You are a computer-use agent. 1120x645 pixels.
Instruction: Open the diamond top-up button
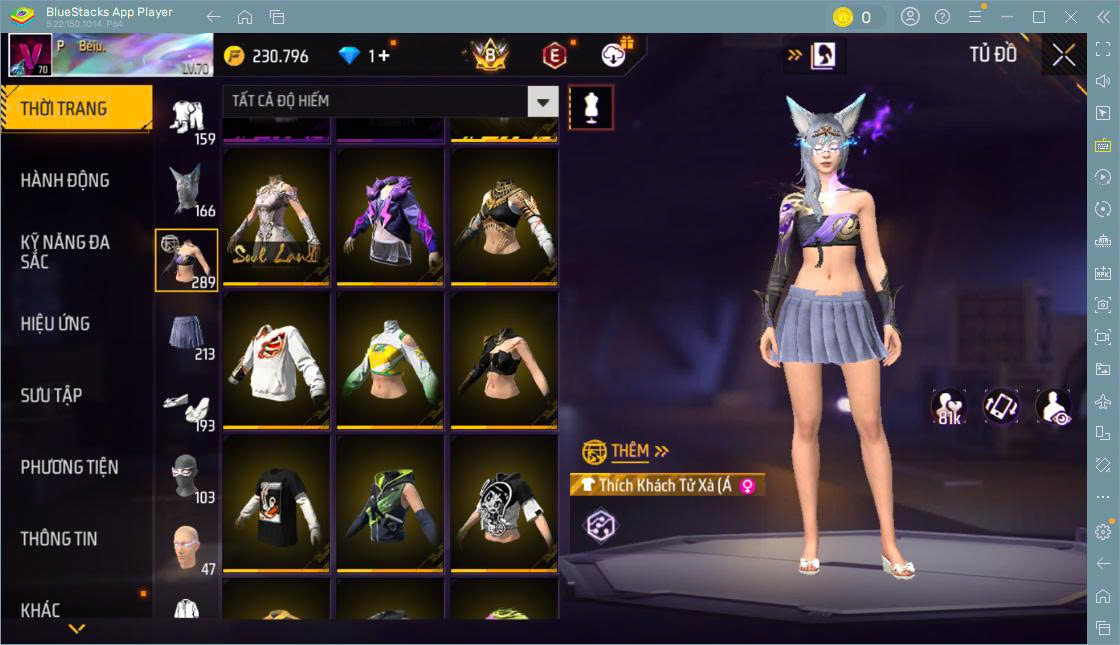380,56
